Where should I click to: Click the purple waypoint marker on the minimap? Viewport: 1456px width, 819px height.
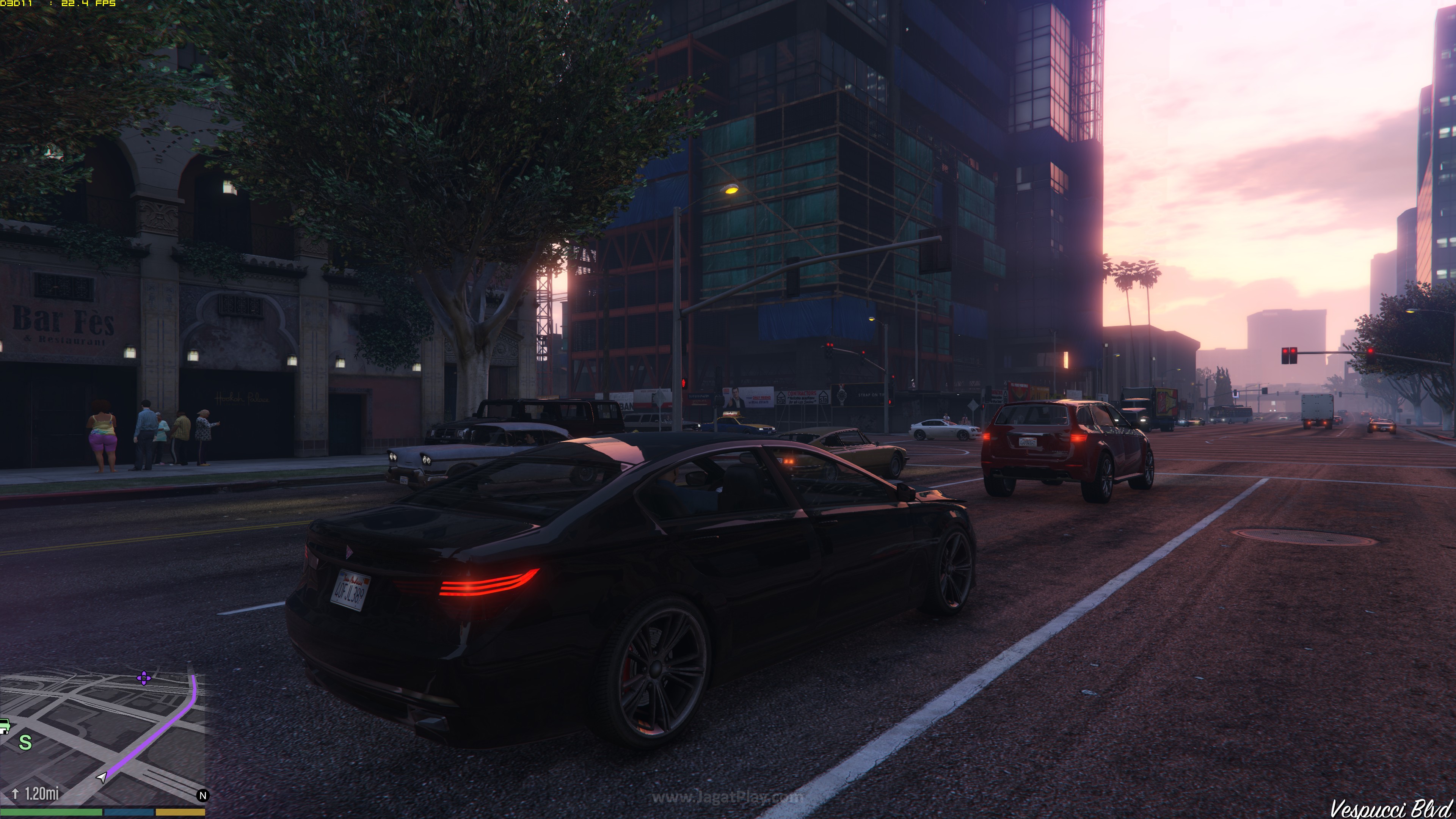coord(144,678)
